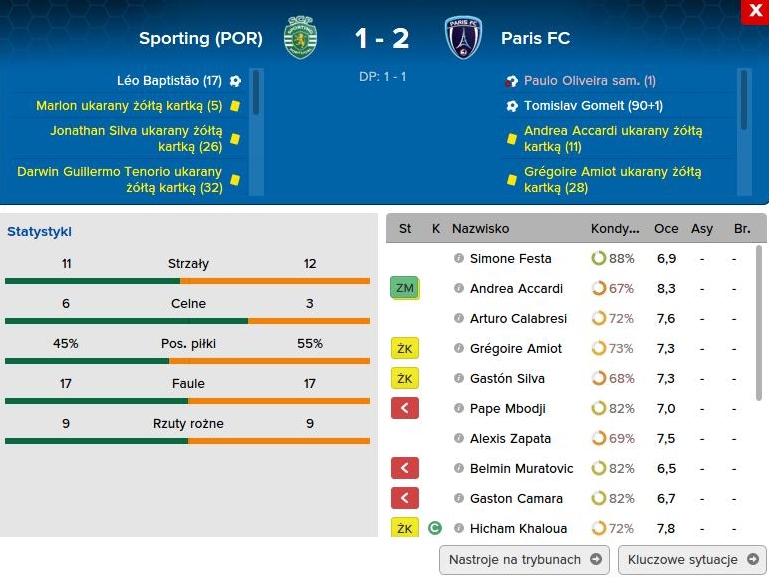Close the match summary window
This screenshot has height=577, width=769.
pyautogui.click(x=753, y=12)
